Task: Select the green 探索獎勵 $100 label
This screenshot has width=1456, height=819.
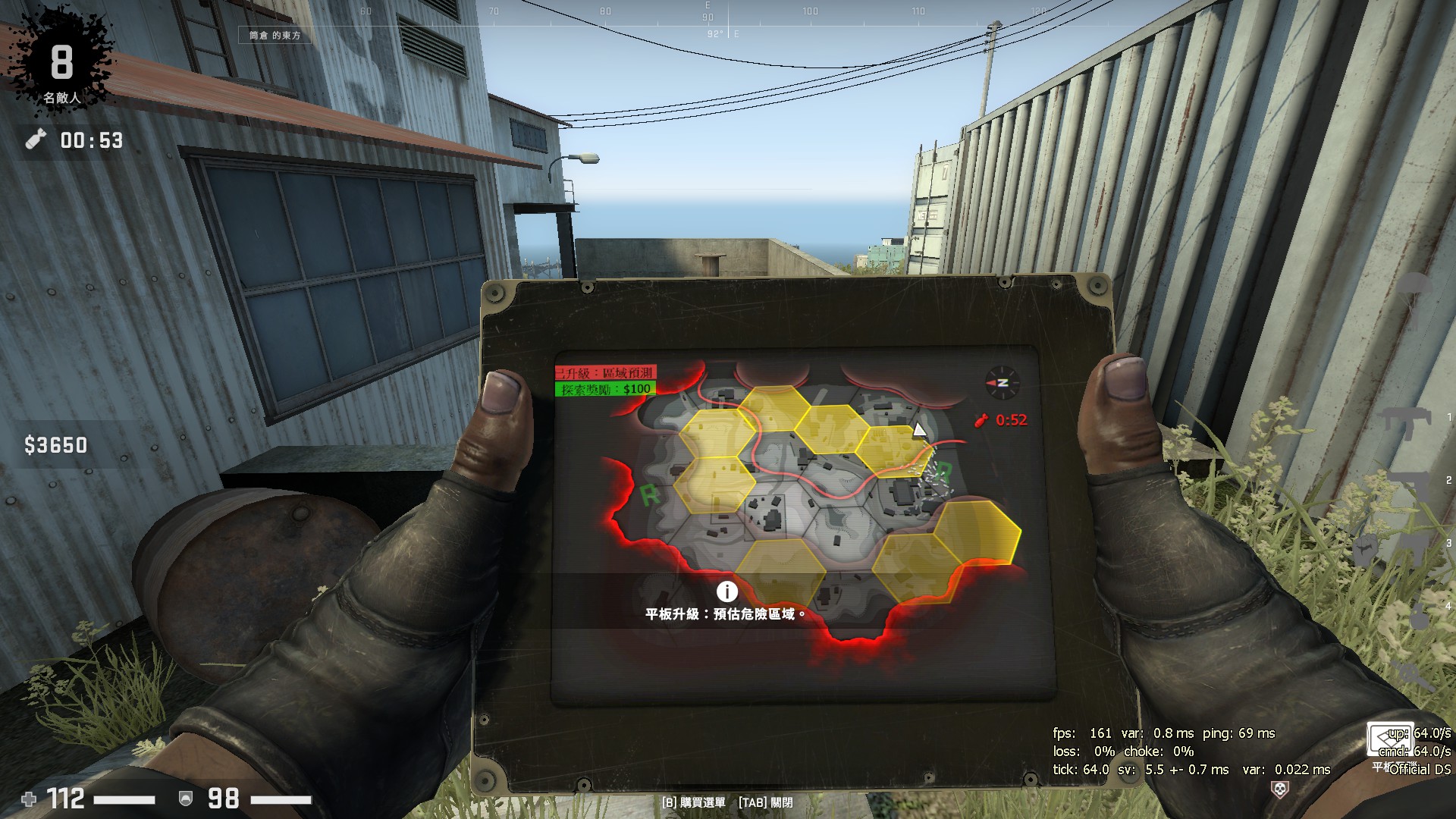Action: point(605,389)
